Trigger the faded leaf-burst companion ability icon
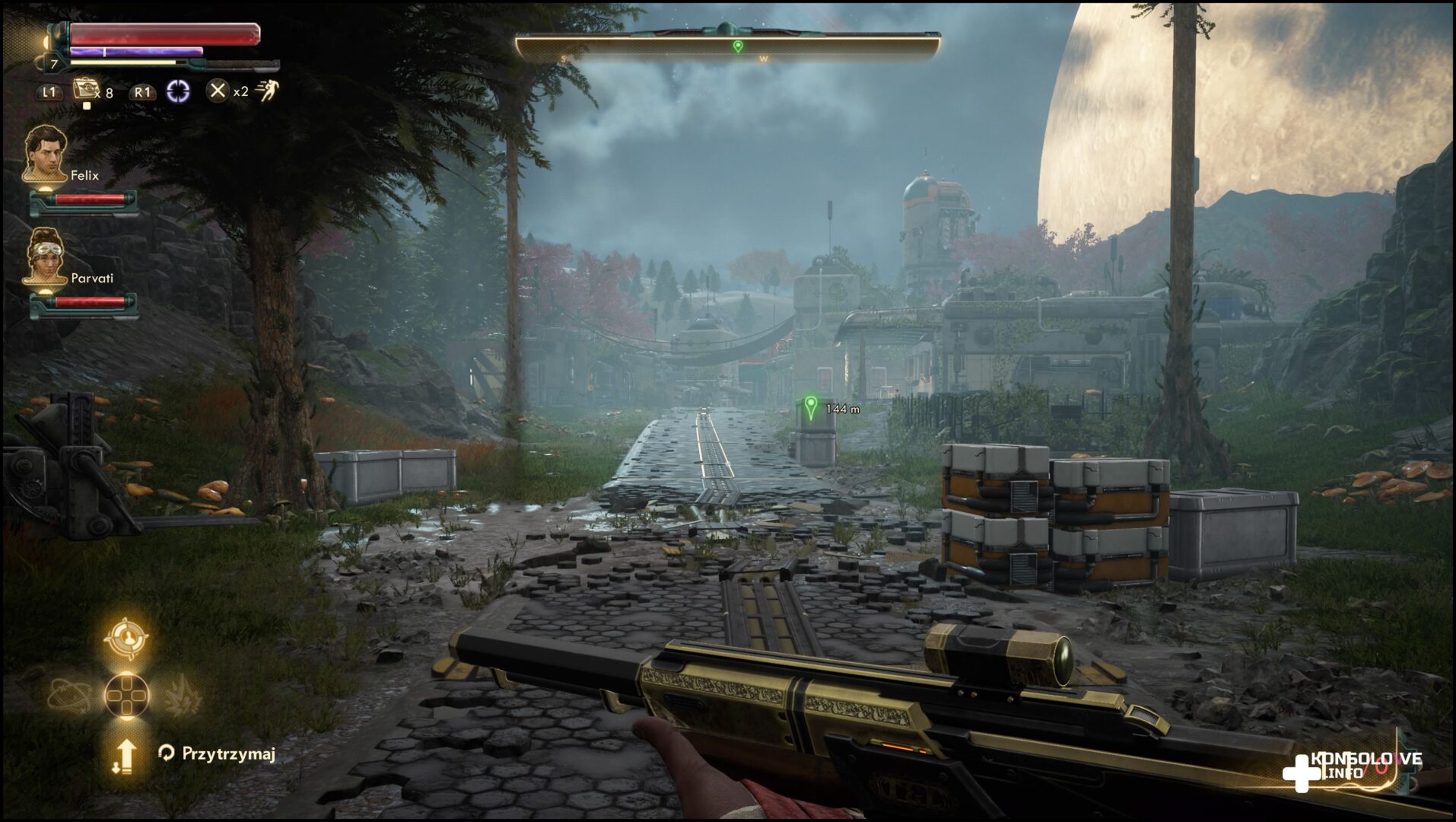Screen dimensions: 1456x822 click(x=183, y=695)
